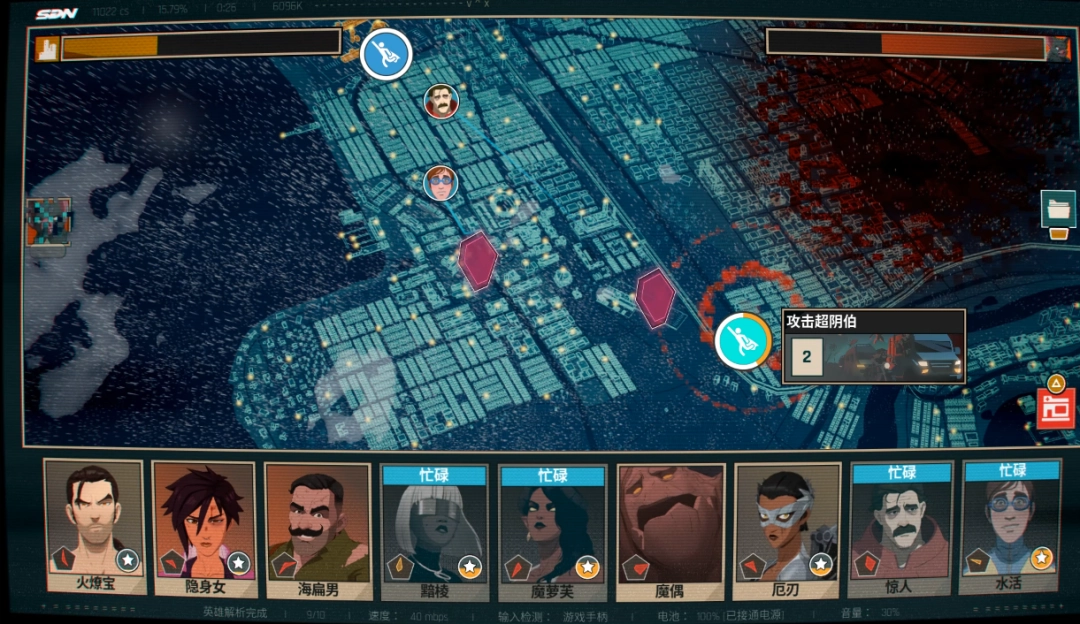The image size is (1080, 624).
Task: Click the red alert icon at lower right
Action: (x=1055, y=408)
